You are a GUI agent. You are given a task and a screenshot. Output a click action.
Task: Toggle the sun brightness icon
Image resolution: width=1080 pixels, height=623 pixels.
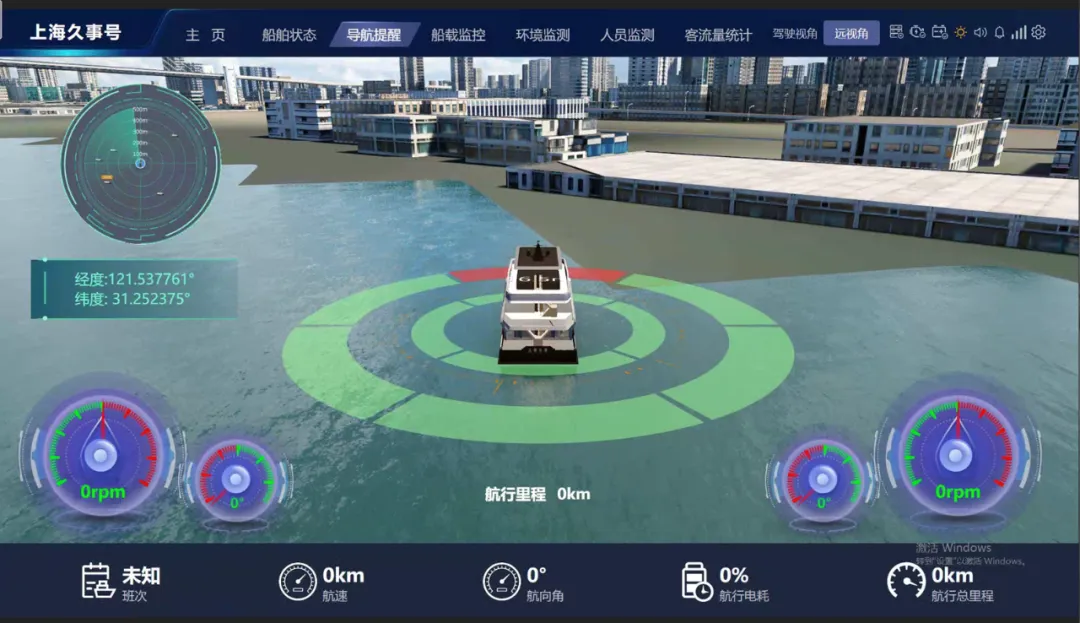(x=960, y=32)
